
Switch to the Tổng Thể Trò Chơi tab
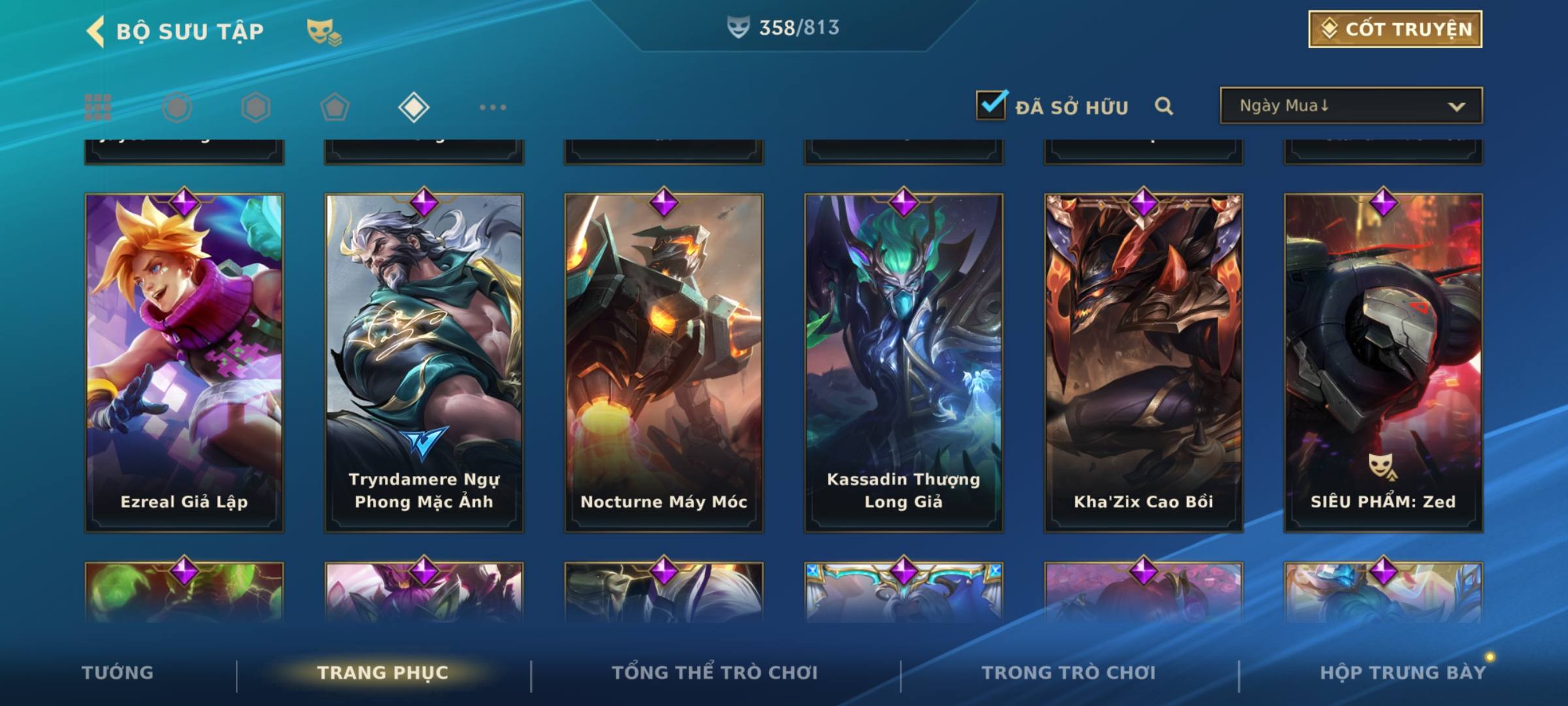715,673
